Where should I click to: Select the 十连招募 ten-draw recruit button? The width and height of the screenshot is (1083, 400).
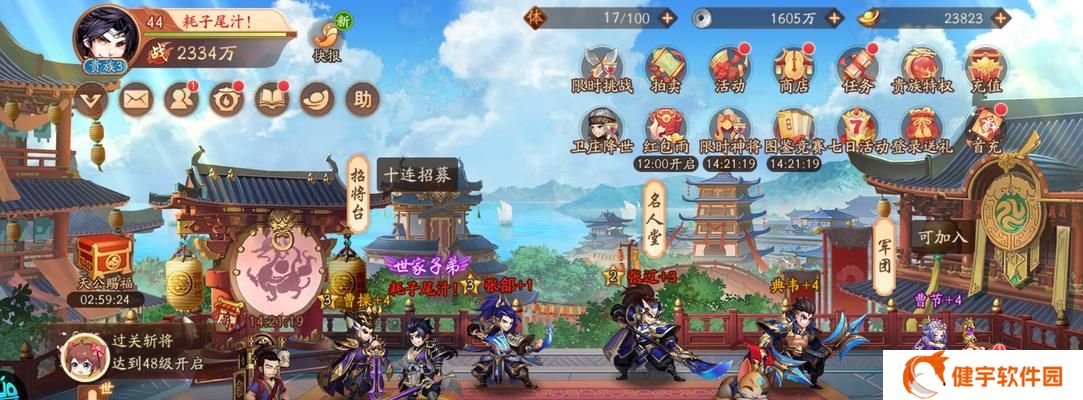point(416,174)
